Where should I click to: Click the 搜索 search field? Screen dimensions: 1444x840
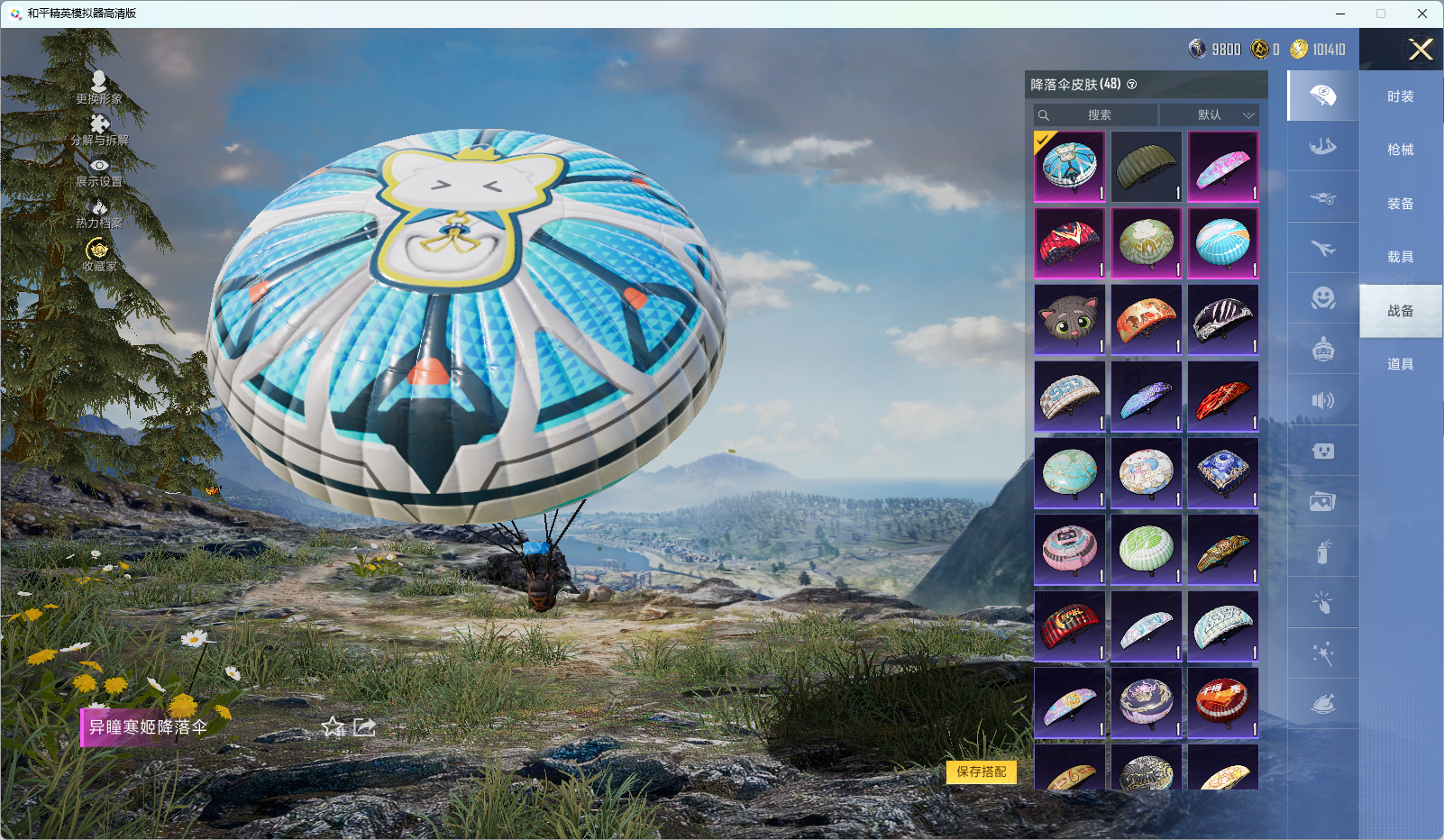pyautogui.click(x=1097, y=115)
